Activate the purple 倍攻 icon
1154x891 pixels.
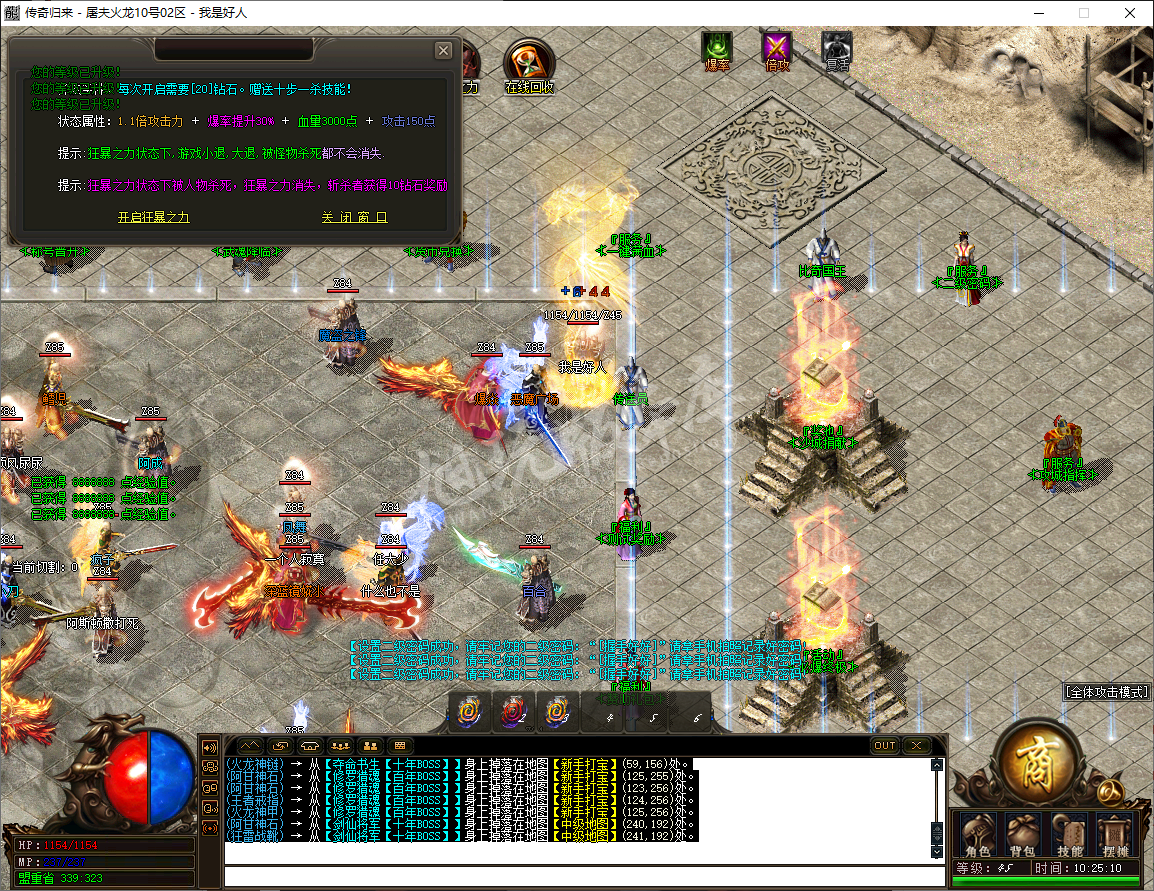[x=777, y=49]
